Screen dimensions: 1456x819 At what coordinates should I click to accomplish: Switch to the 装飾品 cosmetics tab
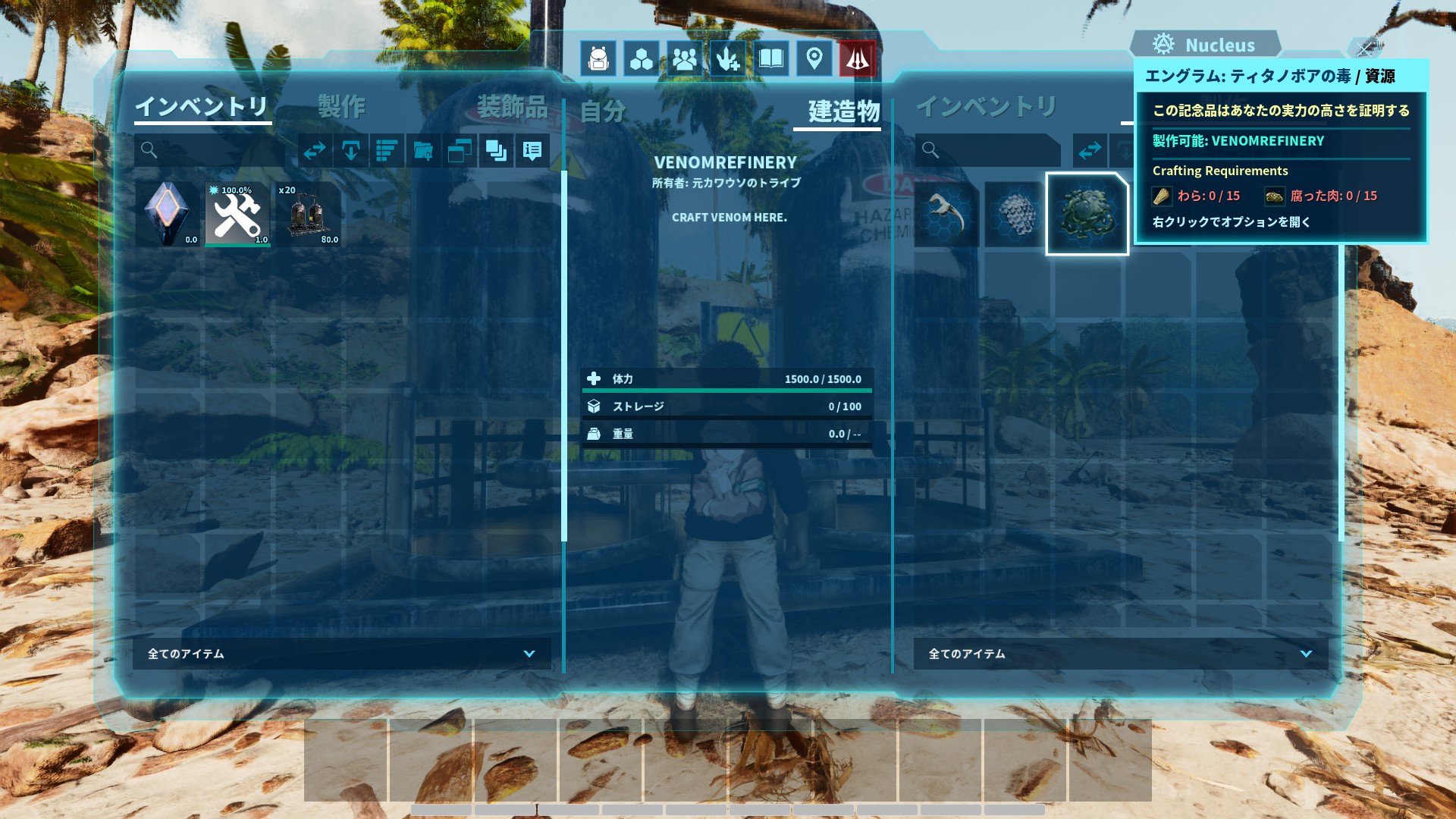(x=512, y=106)
